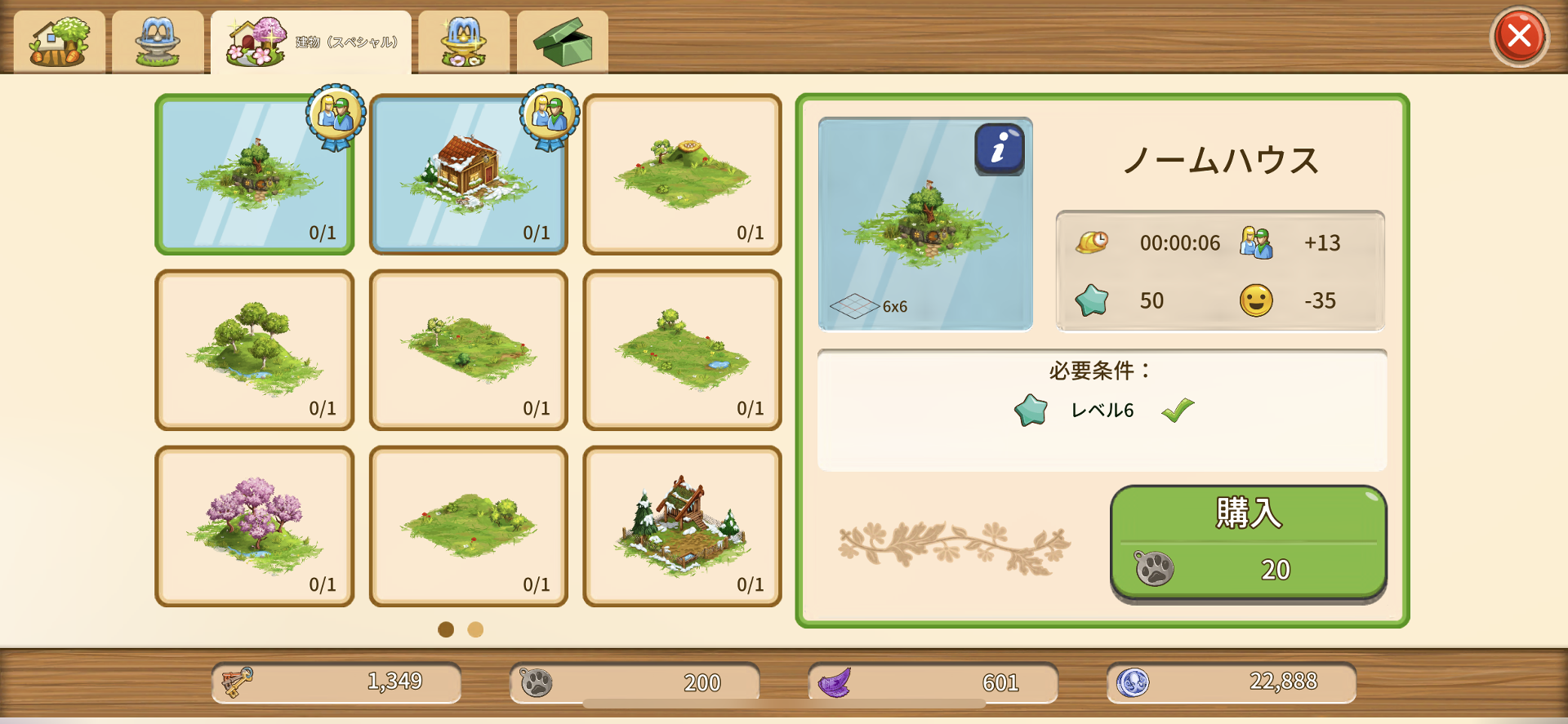Select the cherry blossom trees thumbnail
The height and width of the screenshot is (724, 1568).
tap(254, 522)
